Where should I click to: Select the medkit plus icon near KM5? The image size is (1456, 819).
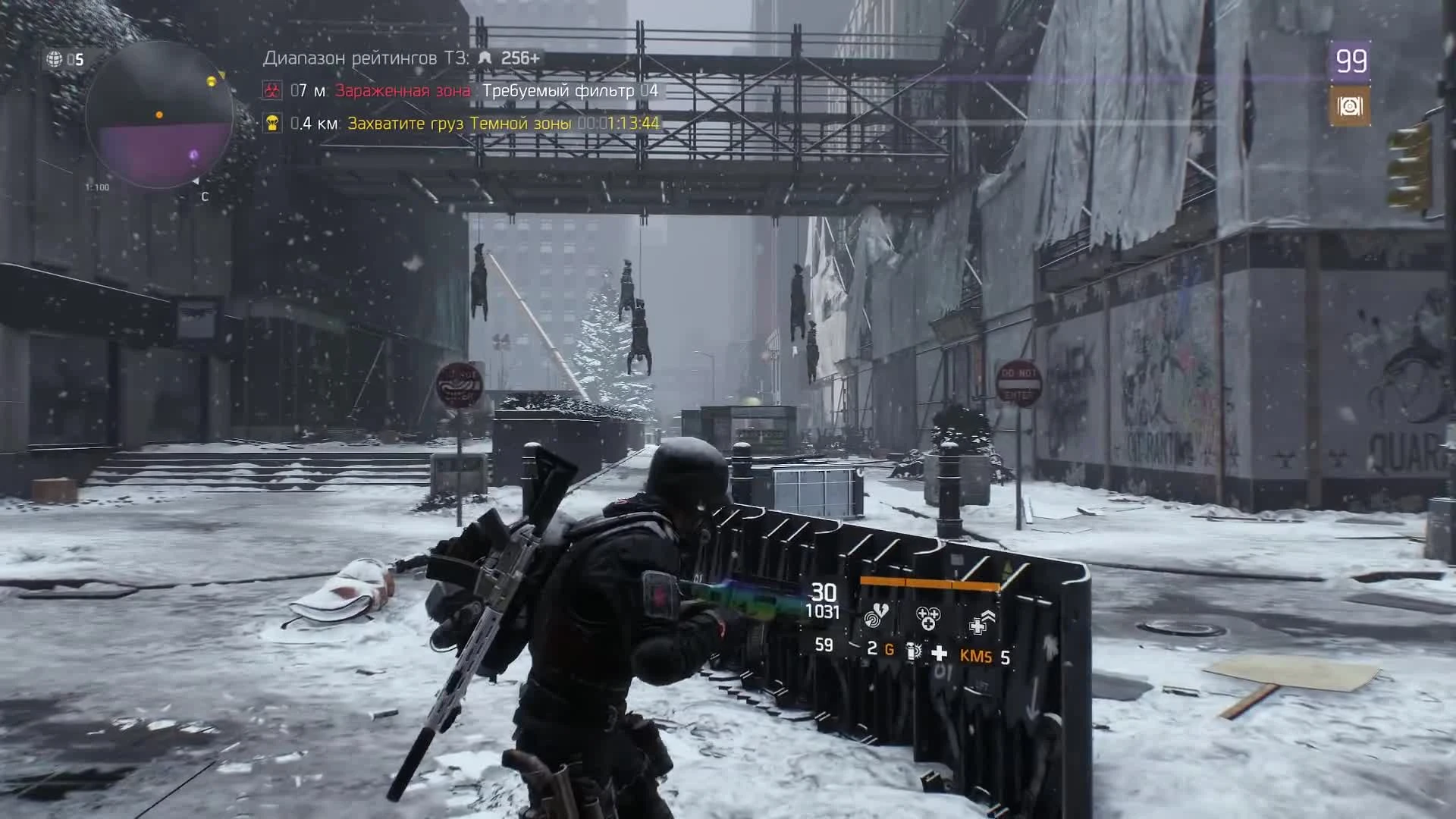[939, 653]
